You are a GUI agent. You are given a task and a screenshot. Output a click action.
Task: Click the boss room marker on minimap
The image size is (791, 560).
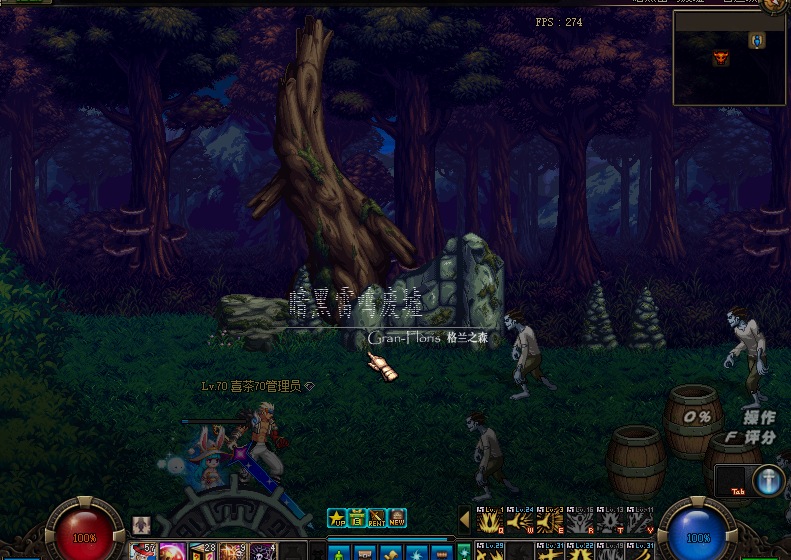[x=721, y=58]
